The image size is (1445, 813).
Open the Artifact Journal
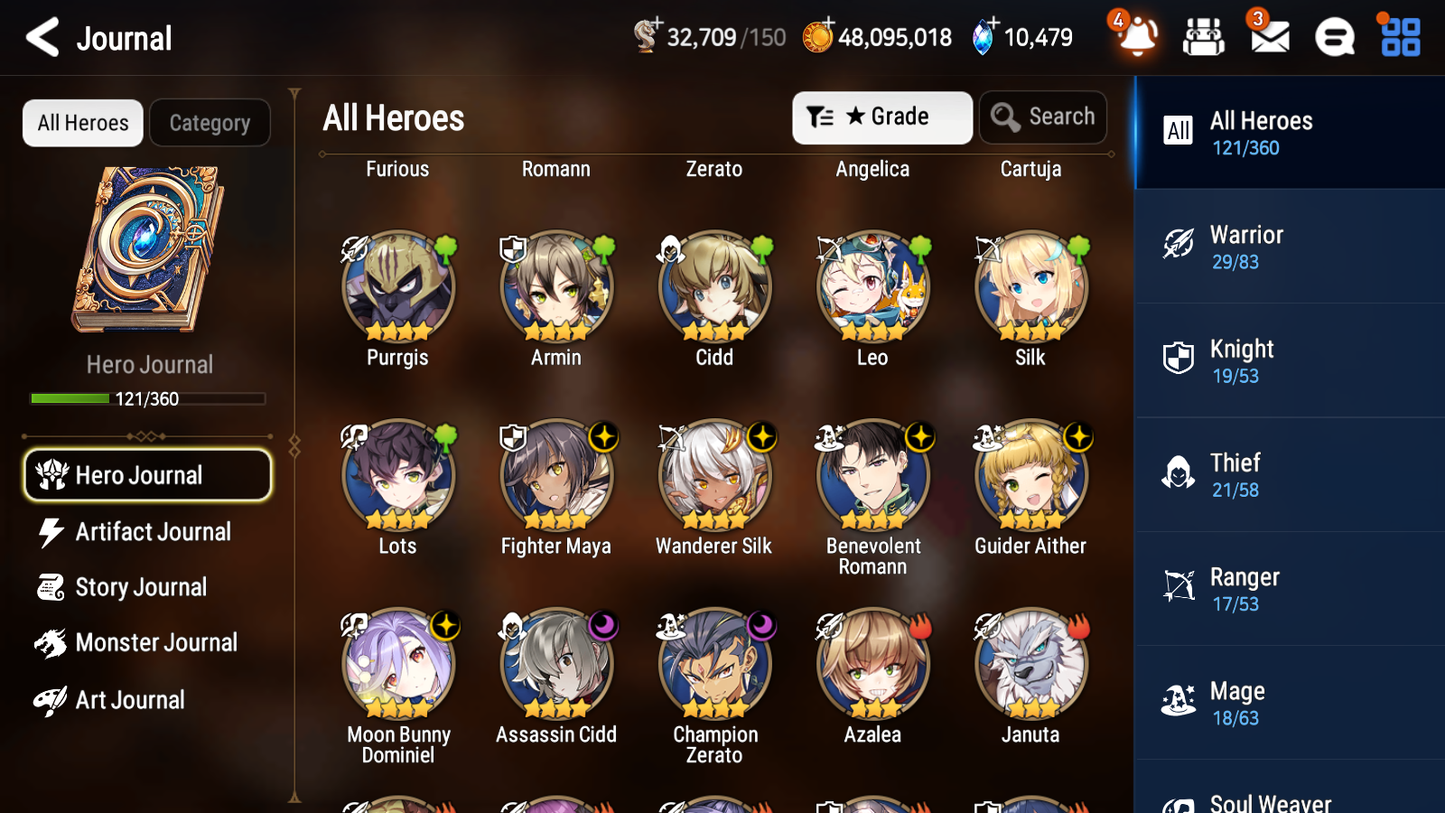(x=152, y=532)
